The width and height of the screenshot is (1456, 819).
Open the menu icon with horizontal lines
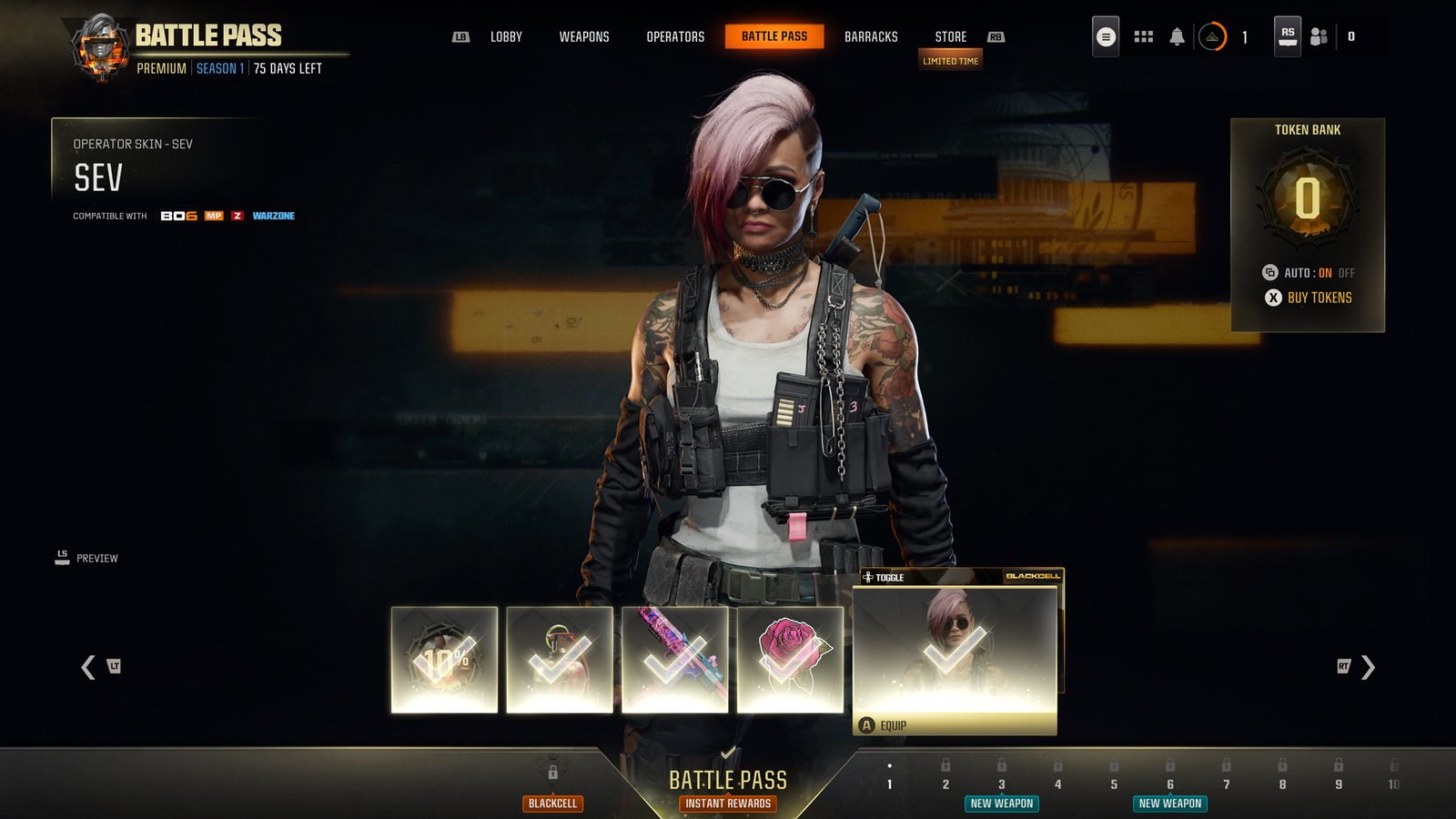[1104, 36]
